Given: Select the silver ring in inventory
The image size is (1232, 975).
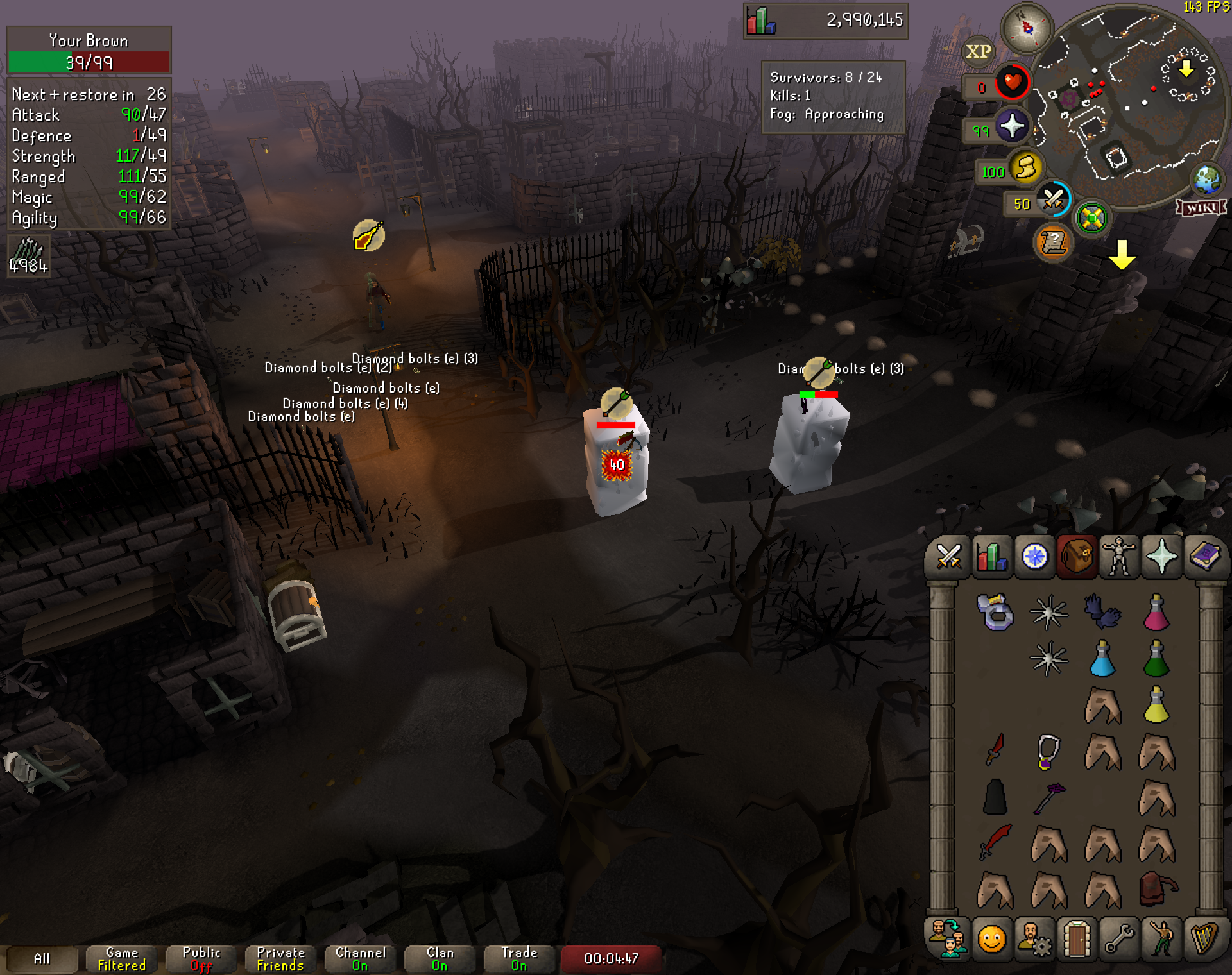Looking at the screenshot, I should click(x=995, y=613).
